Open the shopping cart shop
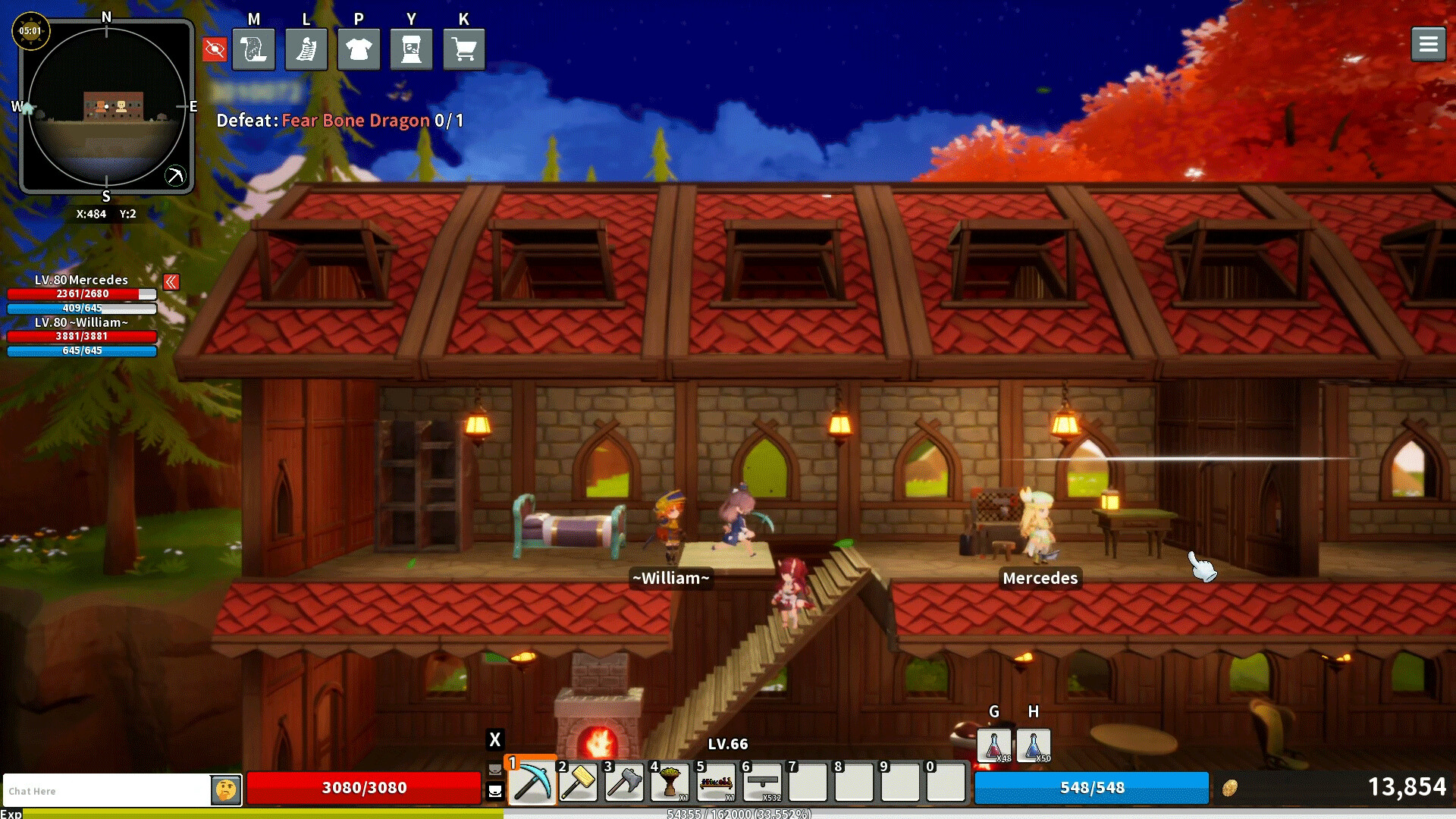Screen dimensions: 1456x819 click(464, 50)
